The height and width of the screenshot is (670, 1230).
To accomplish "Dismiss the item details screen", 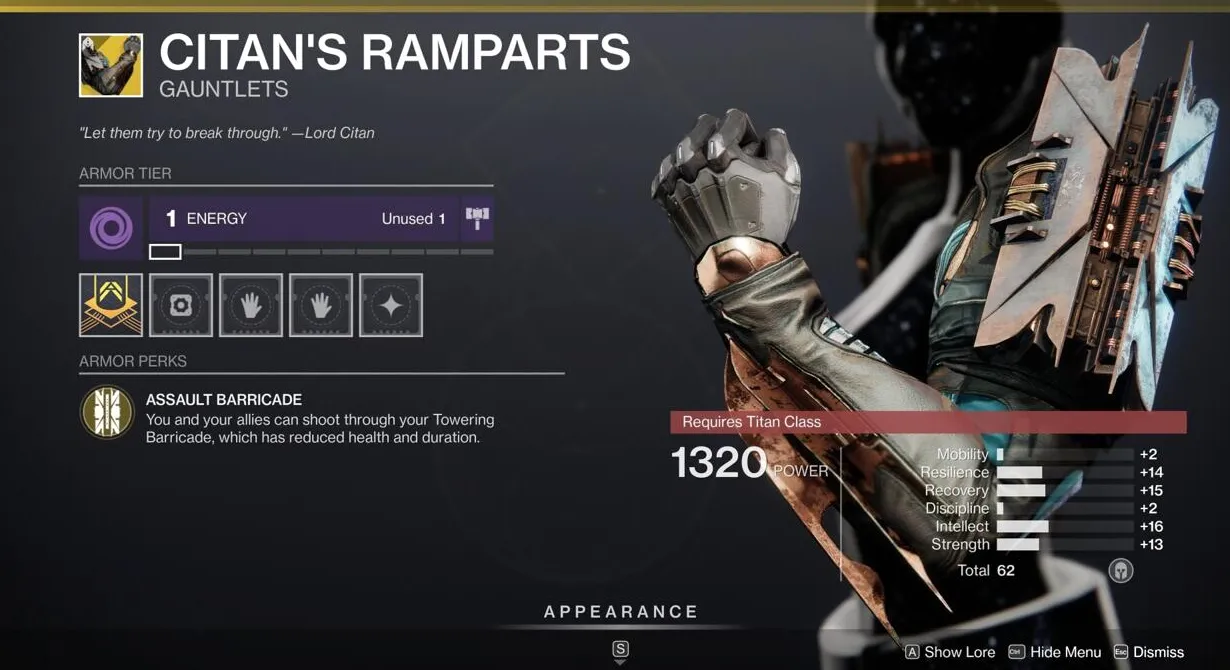I will [x=1149, y=652].
